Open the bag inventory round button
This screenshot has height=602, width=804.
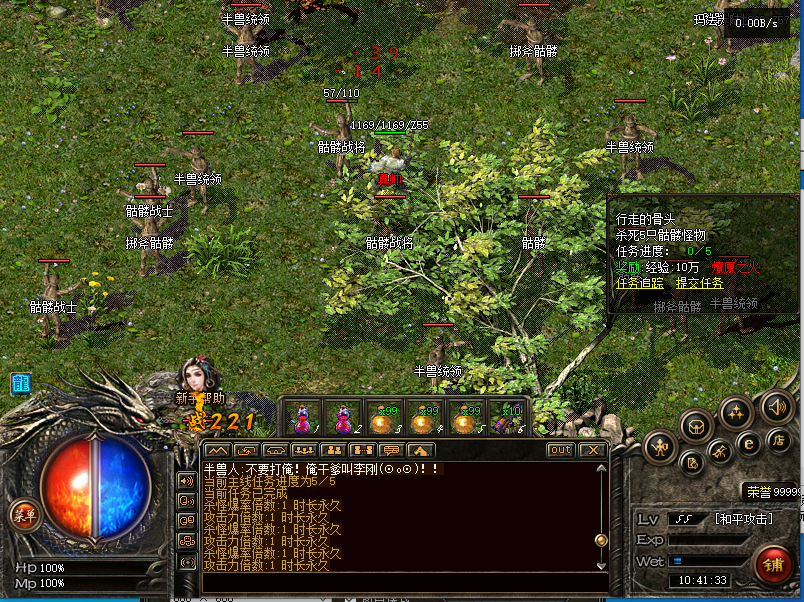point(697,427)
